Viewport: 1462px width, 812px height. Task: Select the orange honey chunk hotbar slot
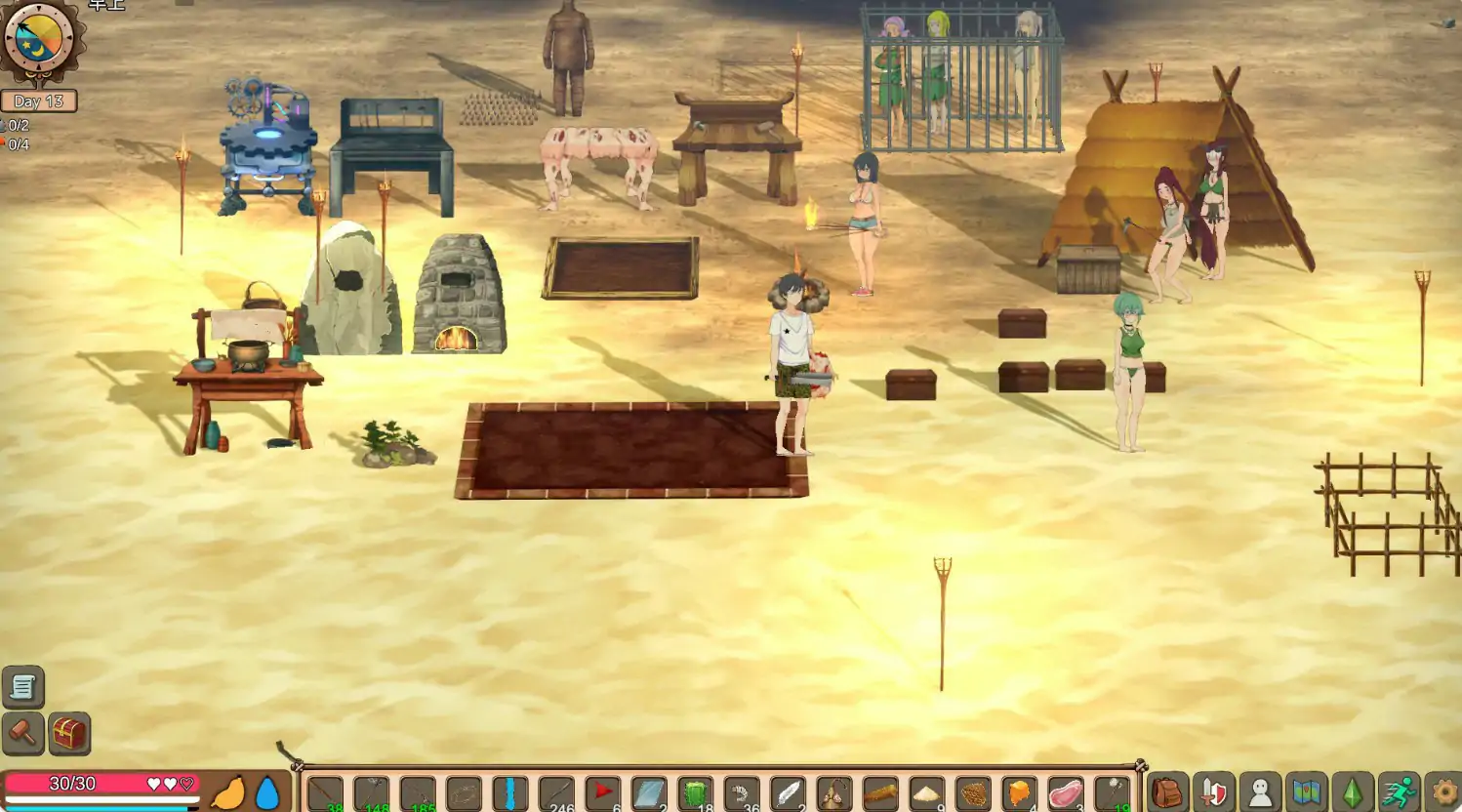click(1019, 792)
